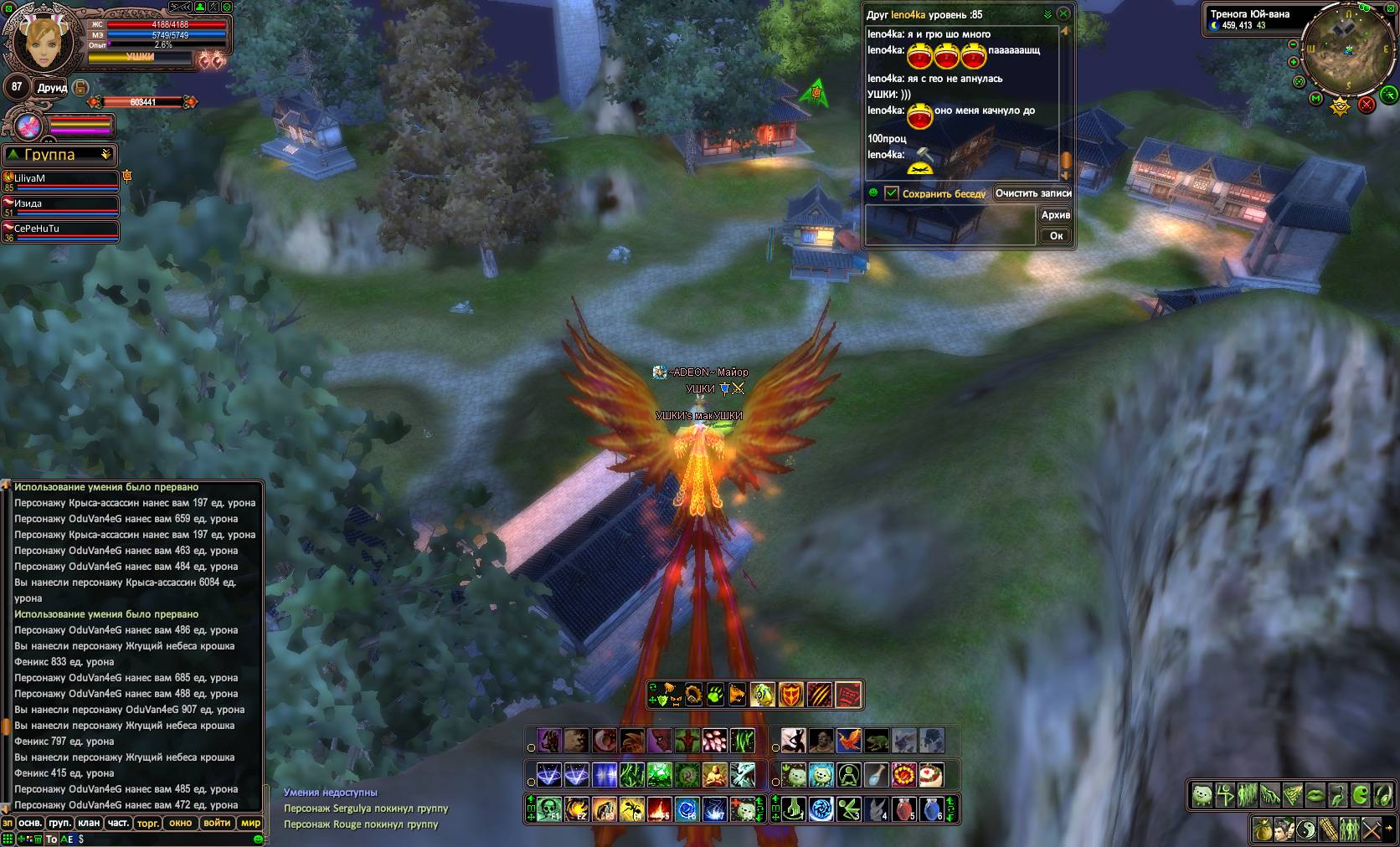Confirm with the 'Ок' button
This screenshot has height=847, width=1400.
1056,236
